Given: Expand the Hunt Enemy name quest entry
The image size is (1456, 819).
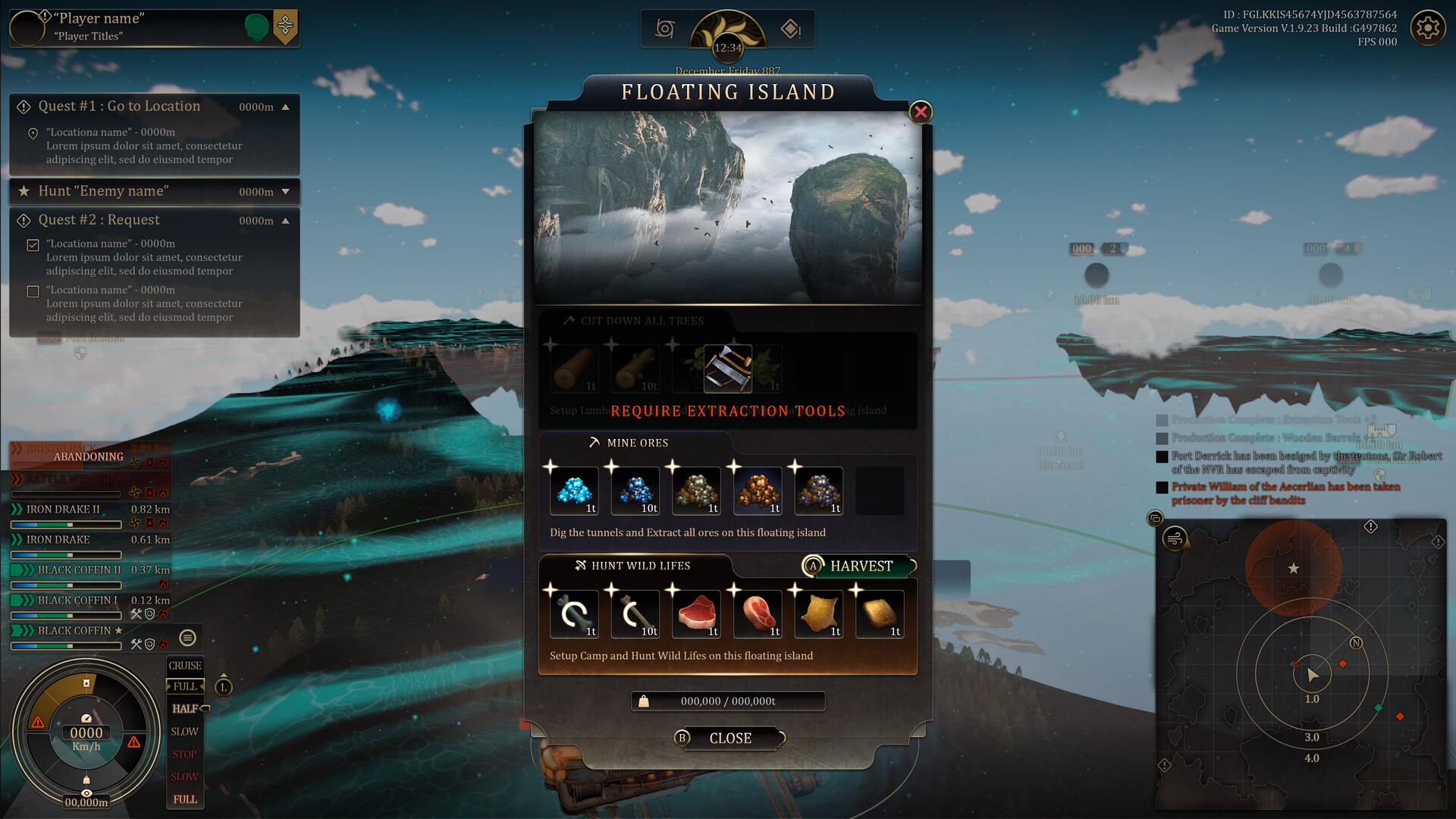Looking at the screenshot, I should 287,192.
